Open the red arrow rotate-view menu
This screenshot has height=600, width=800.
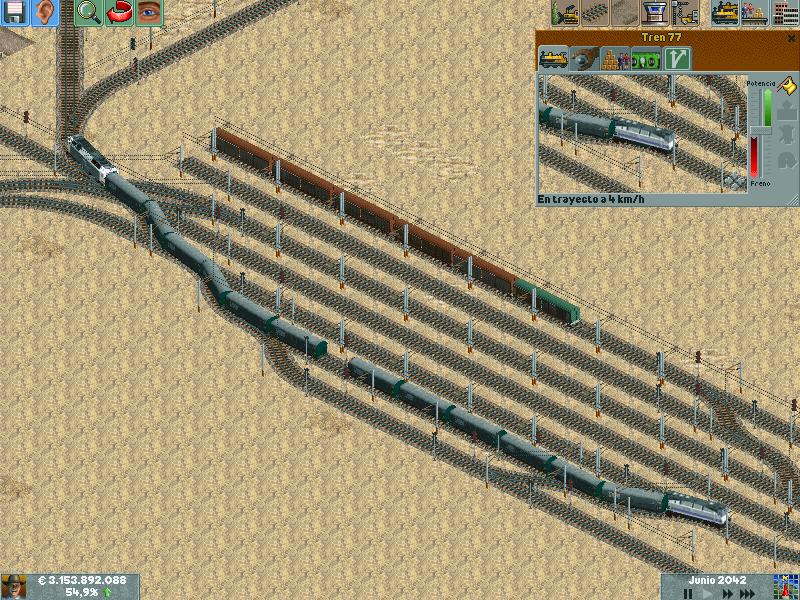(x=119, y=13)
